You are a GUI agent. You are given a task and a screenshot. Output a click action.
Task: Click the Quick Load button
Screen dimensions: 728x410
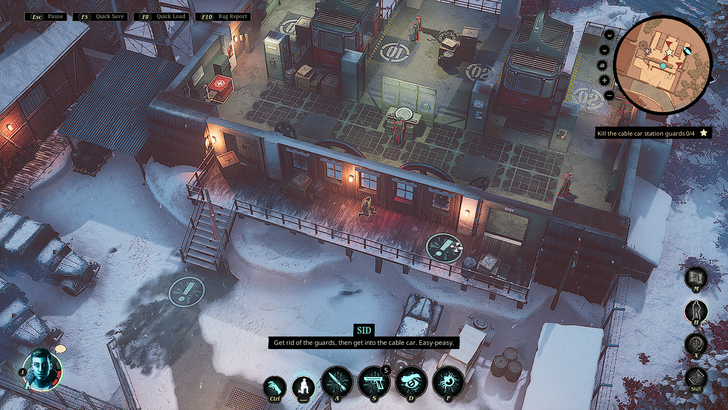tap(164, 16)
